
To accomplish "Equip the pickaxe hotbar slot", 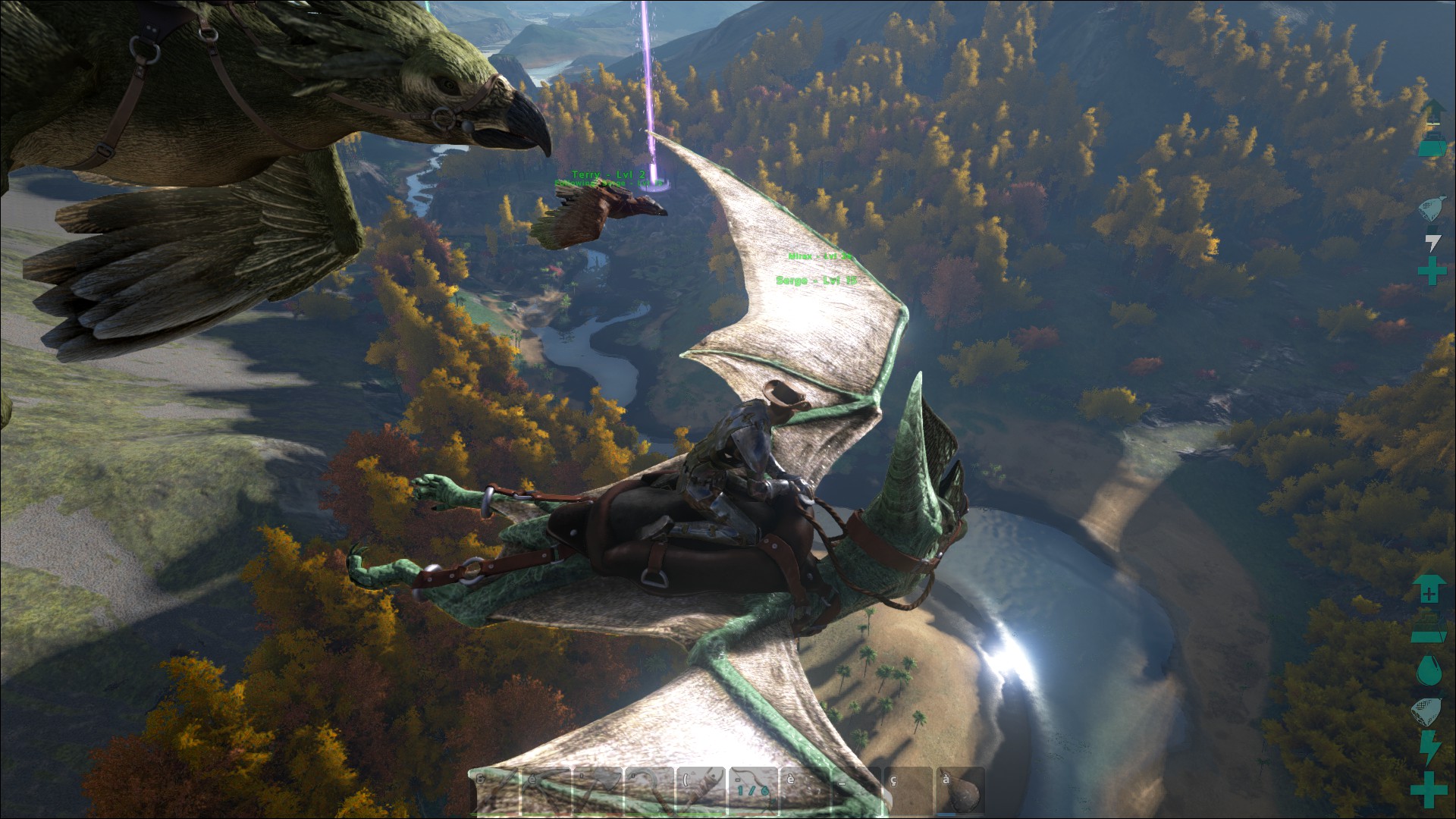I will point(546,791).
